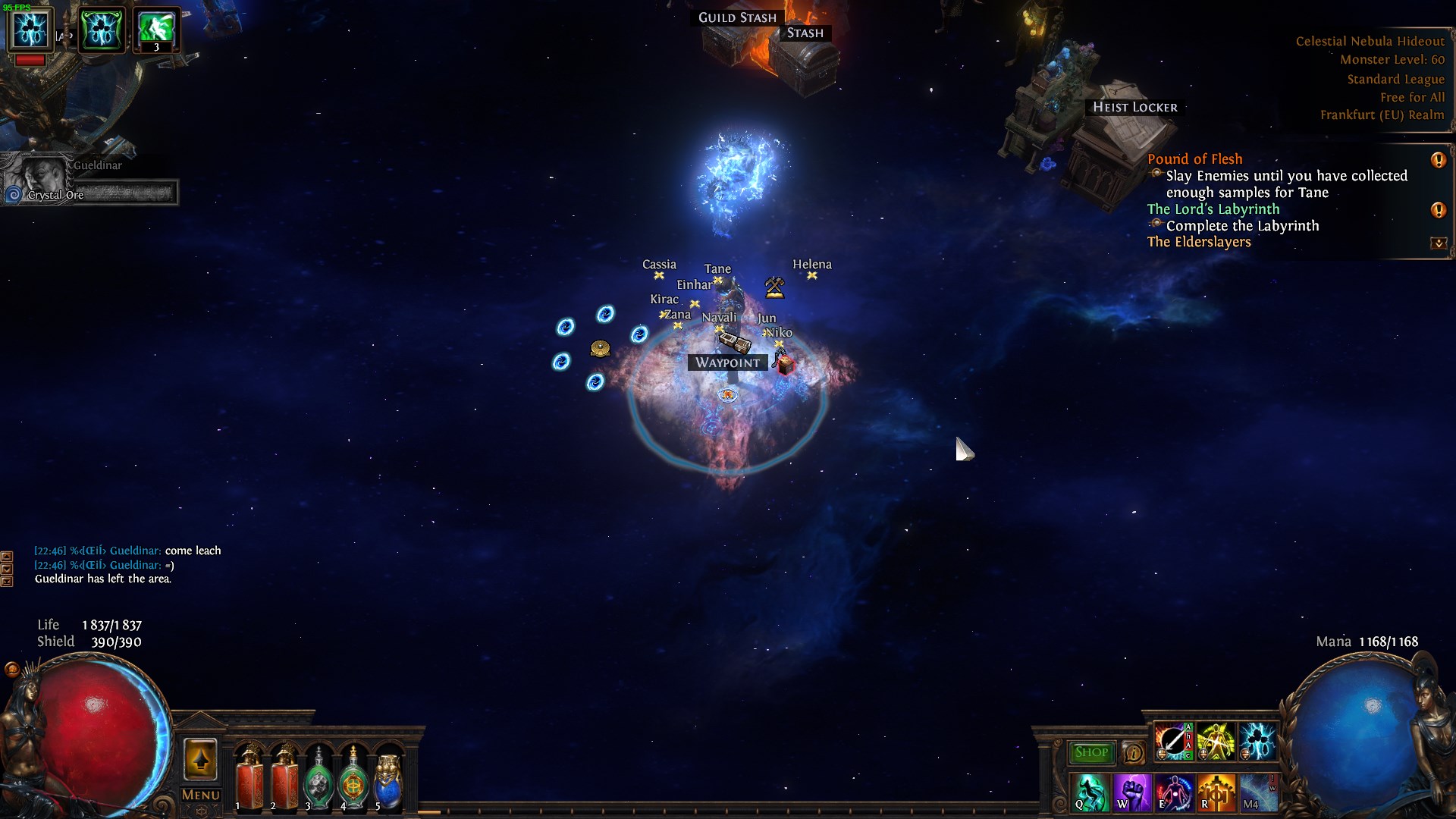
Task: Click the Crystal Ore portal swirl icon
Action: click(x=14, y=195)
